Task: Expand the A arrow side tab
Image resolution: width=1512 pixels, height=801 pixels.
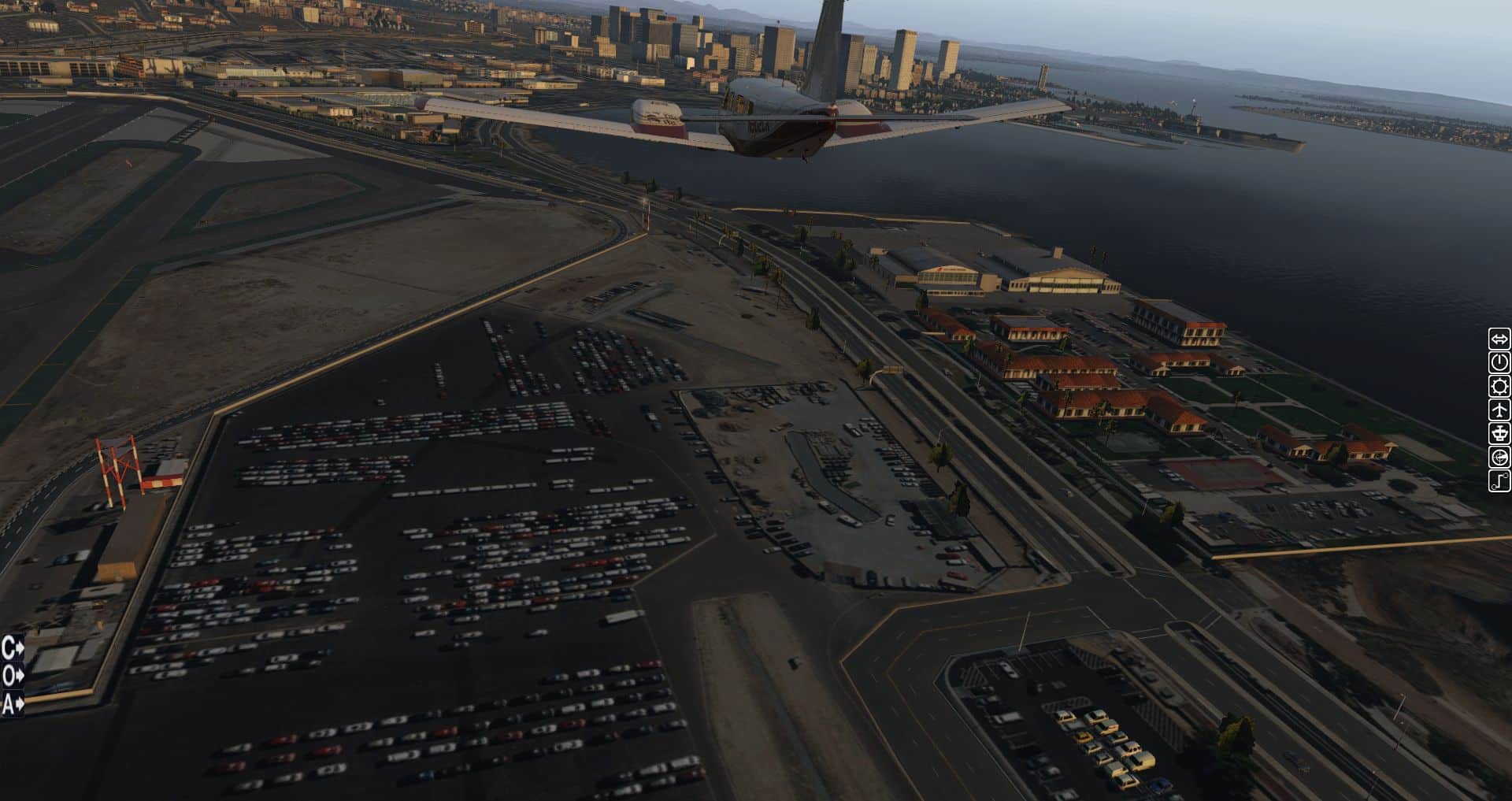Action: pyautogui.click(x=13, y=703)
